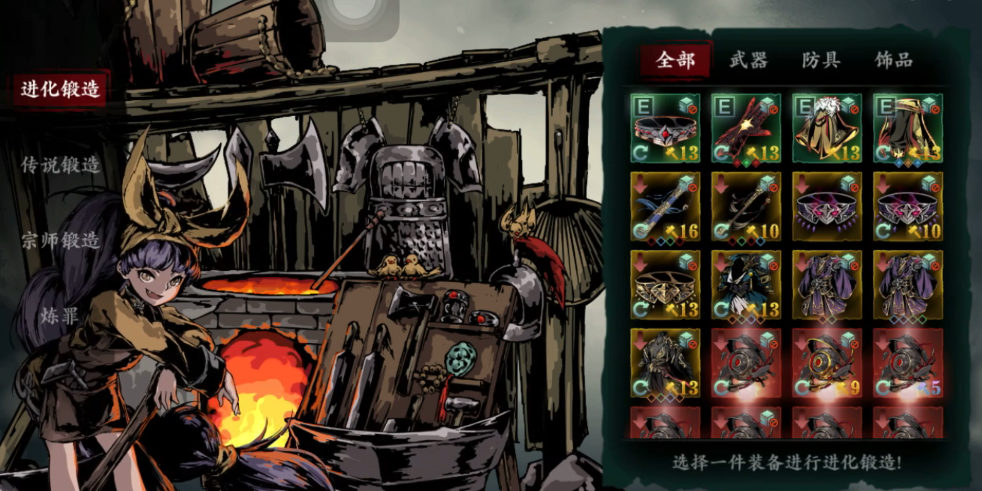Select the 进化锻造 menu entry
The height and width of the screenshot is (491, 982).
pyautogui.click(x=61, y=89)
